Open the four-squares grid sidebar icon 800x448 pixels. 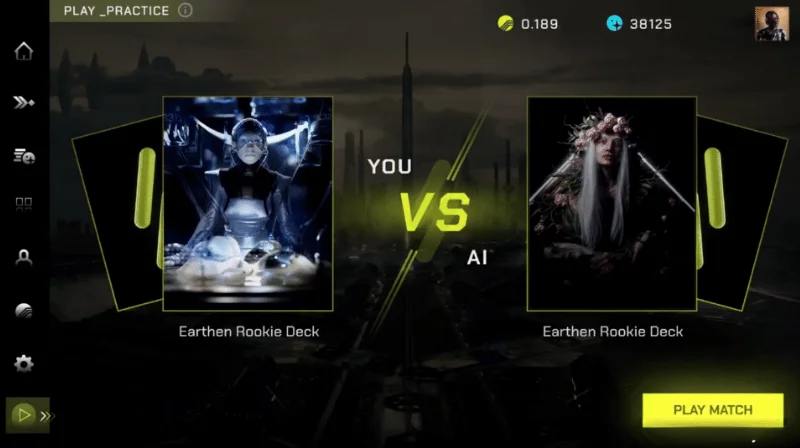tap(24, 205)
